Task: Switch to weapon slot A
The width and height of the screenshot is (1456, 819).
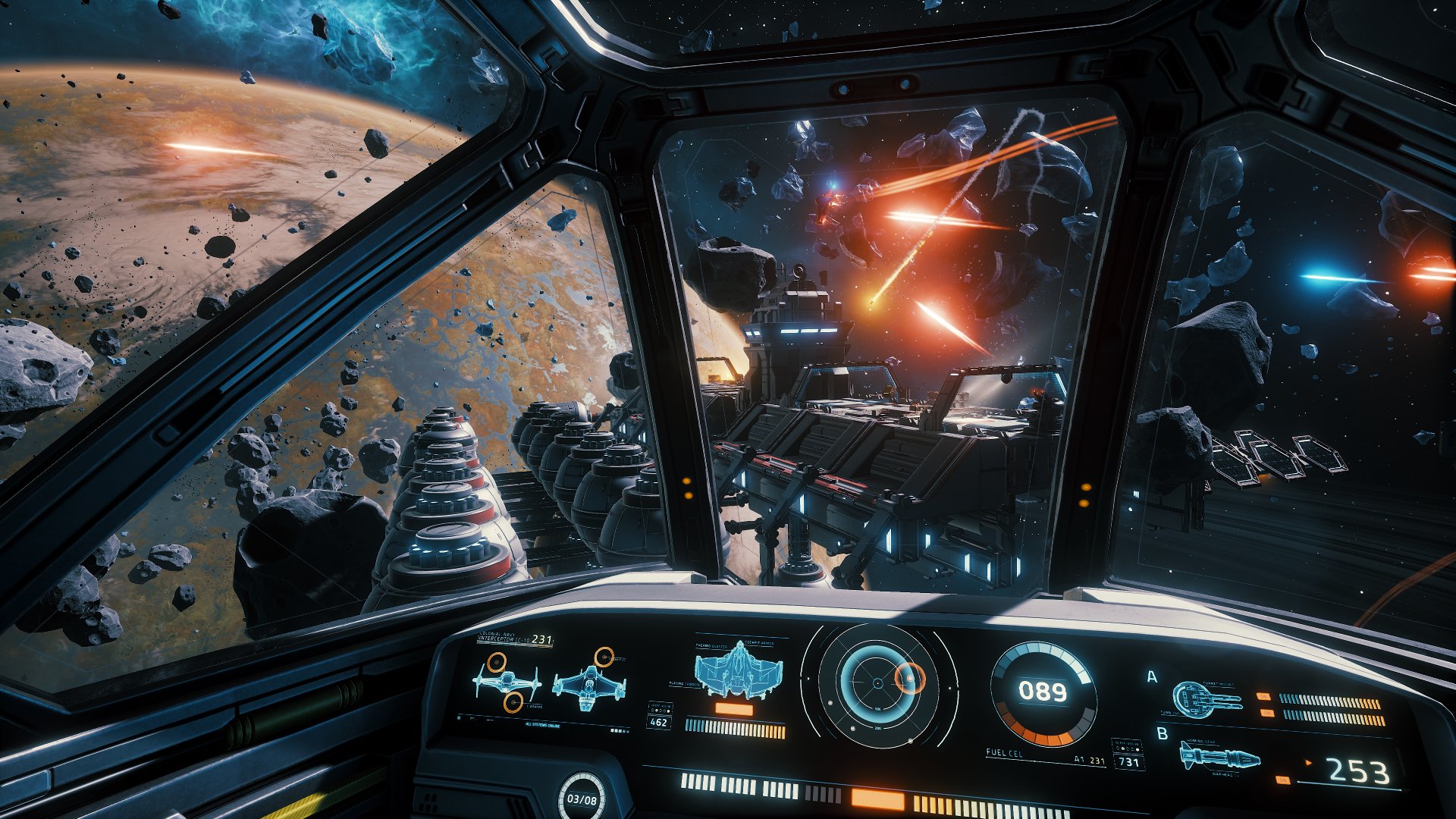Action: [1151, 676]
